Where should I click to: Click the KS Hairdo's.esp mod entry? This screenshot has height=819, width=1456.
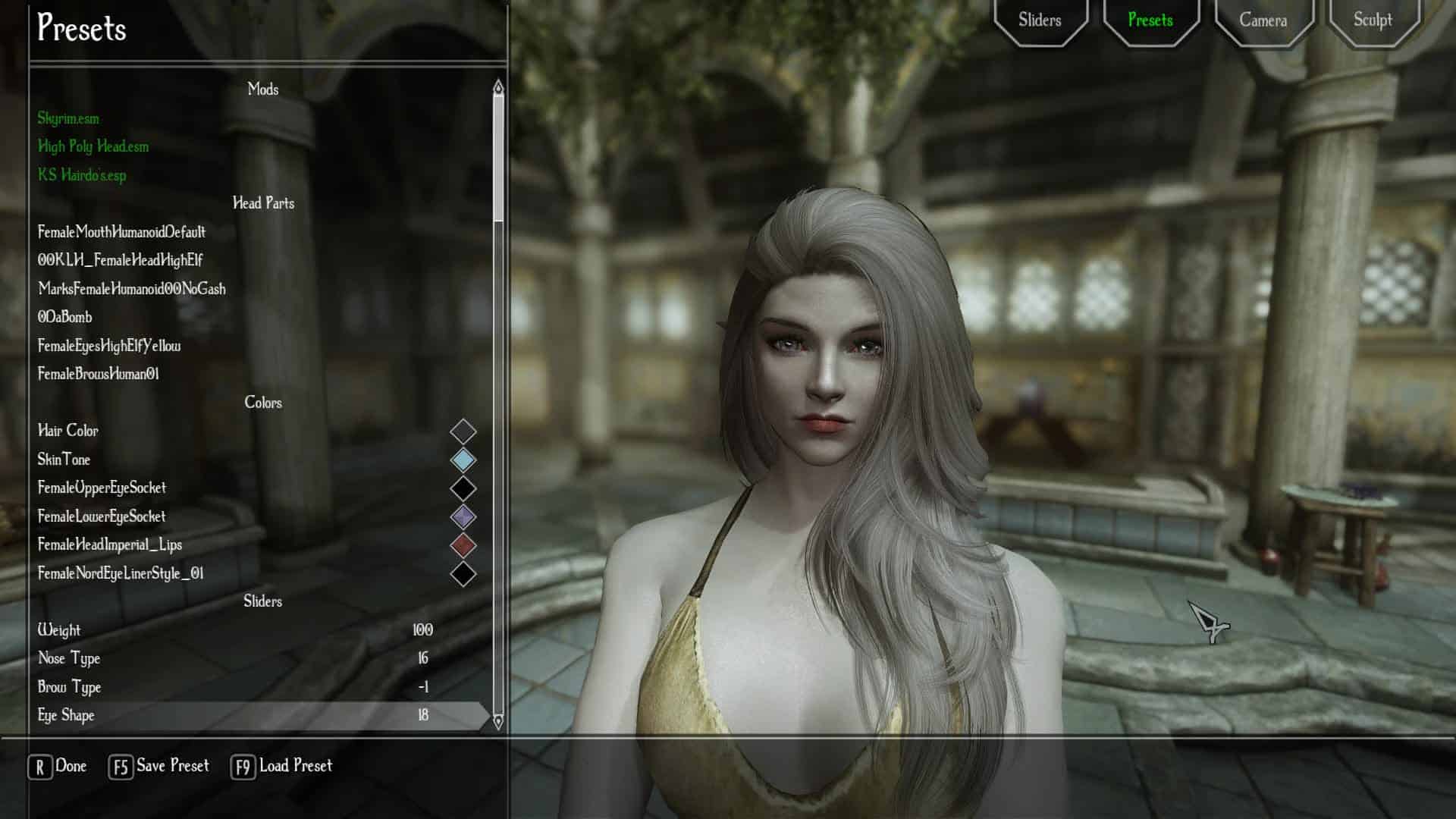83,175
